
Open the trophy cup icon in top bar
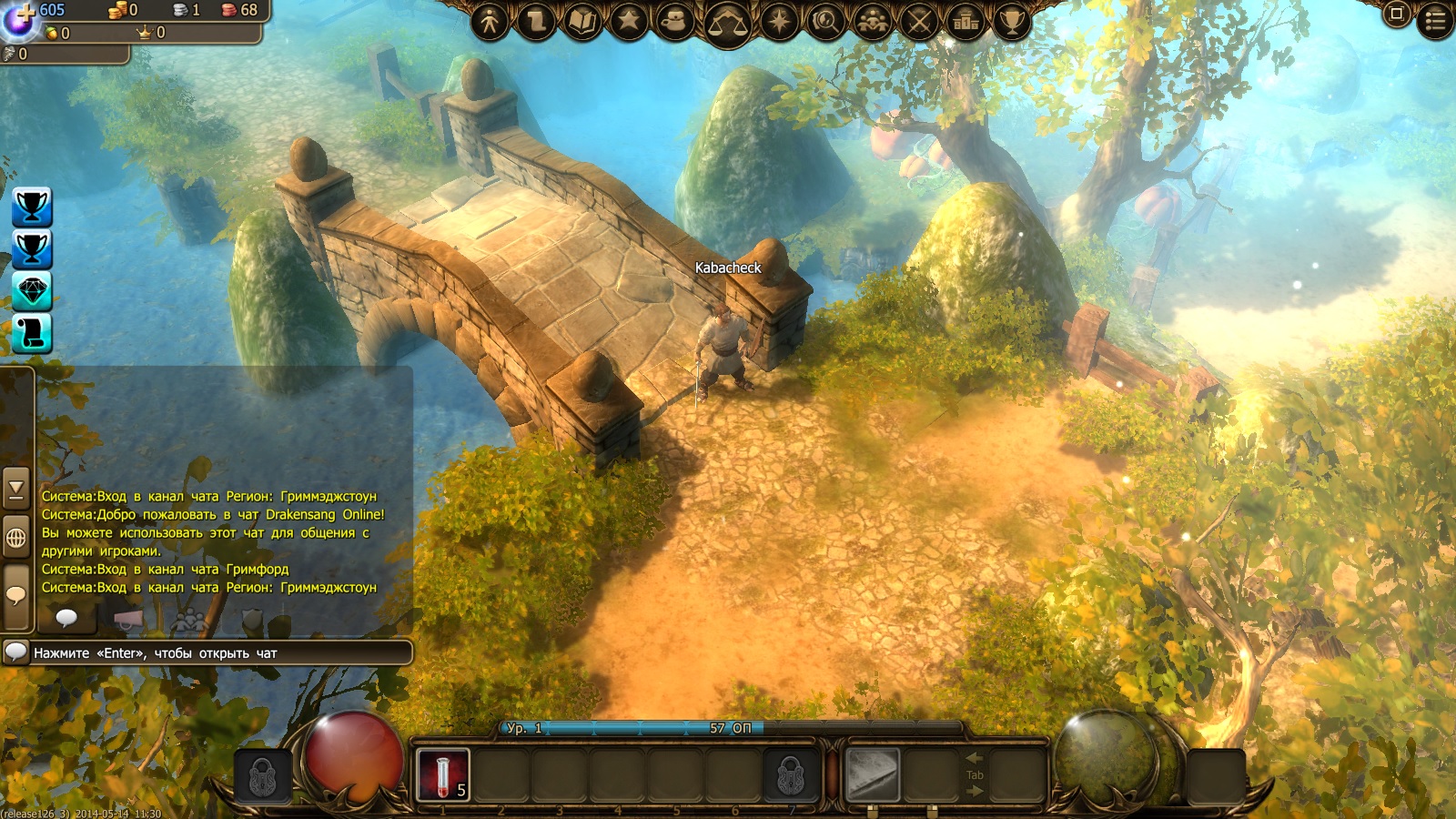click(x=1012, y=20)
